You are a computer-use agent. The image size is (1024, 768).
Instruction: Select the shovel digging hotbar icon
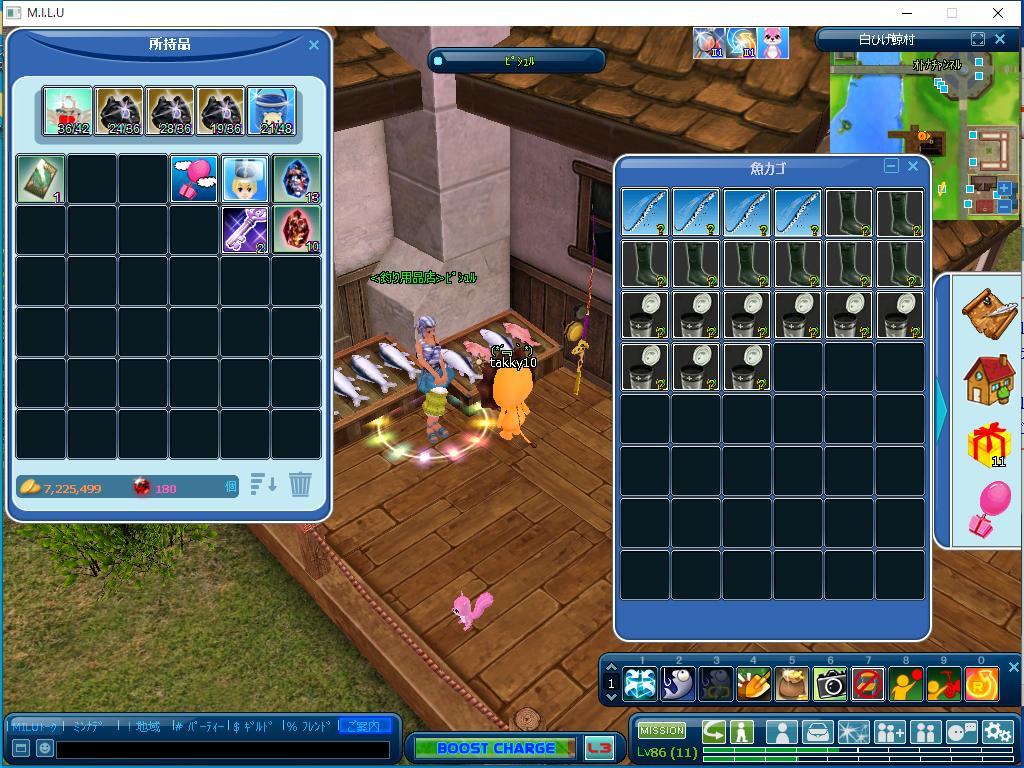point(754,684)
